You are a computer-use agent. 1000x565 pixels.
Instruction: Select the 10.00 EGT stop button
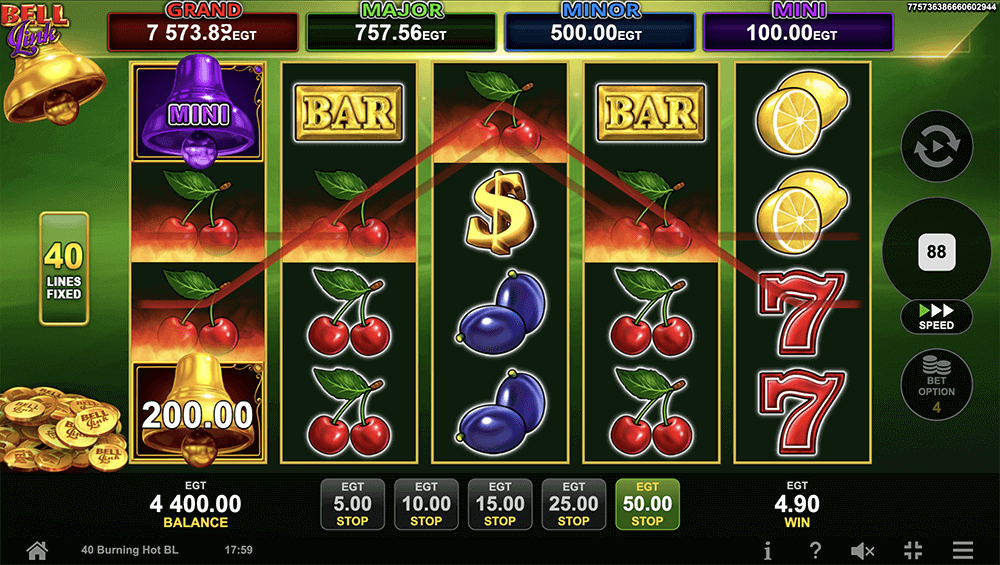pyautogui.click(x=426, y=504)
